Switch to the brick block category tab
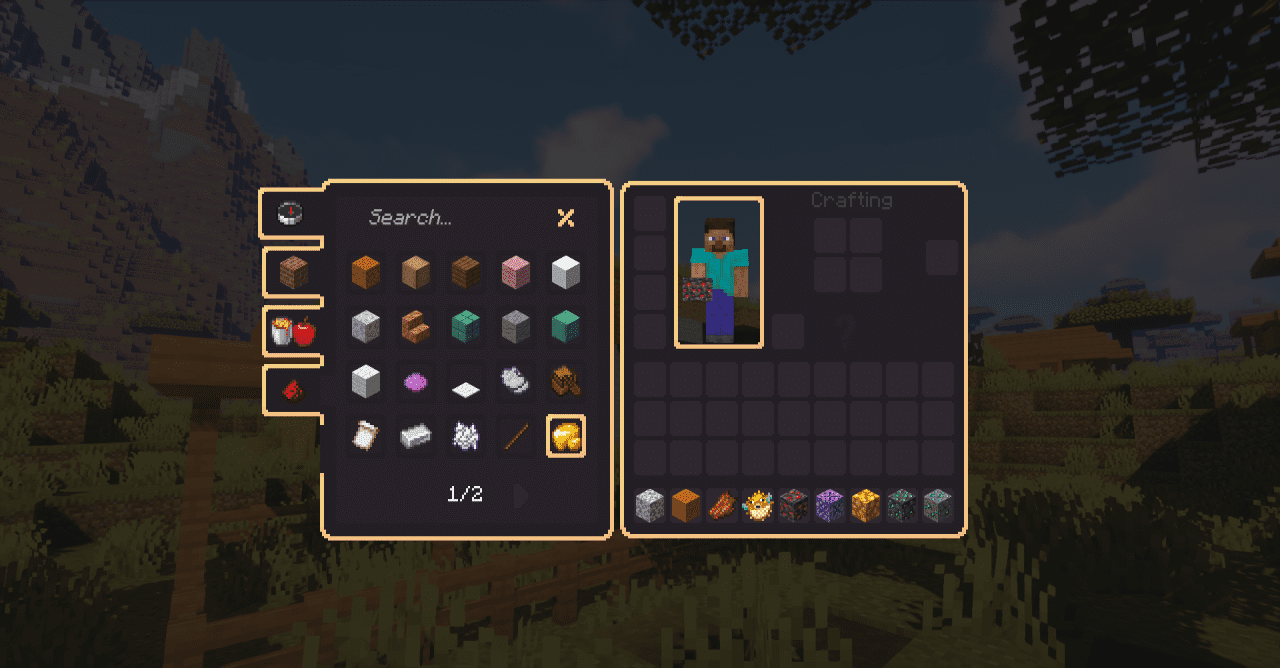 tap(293, 272)
